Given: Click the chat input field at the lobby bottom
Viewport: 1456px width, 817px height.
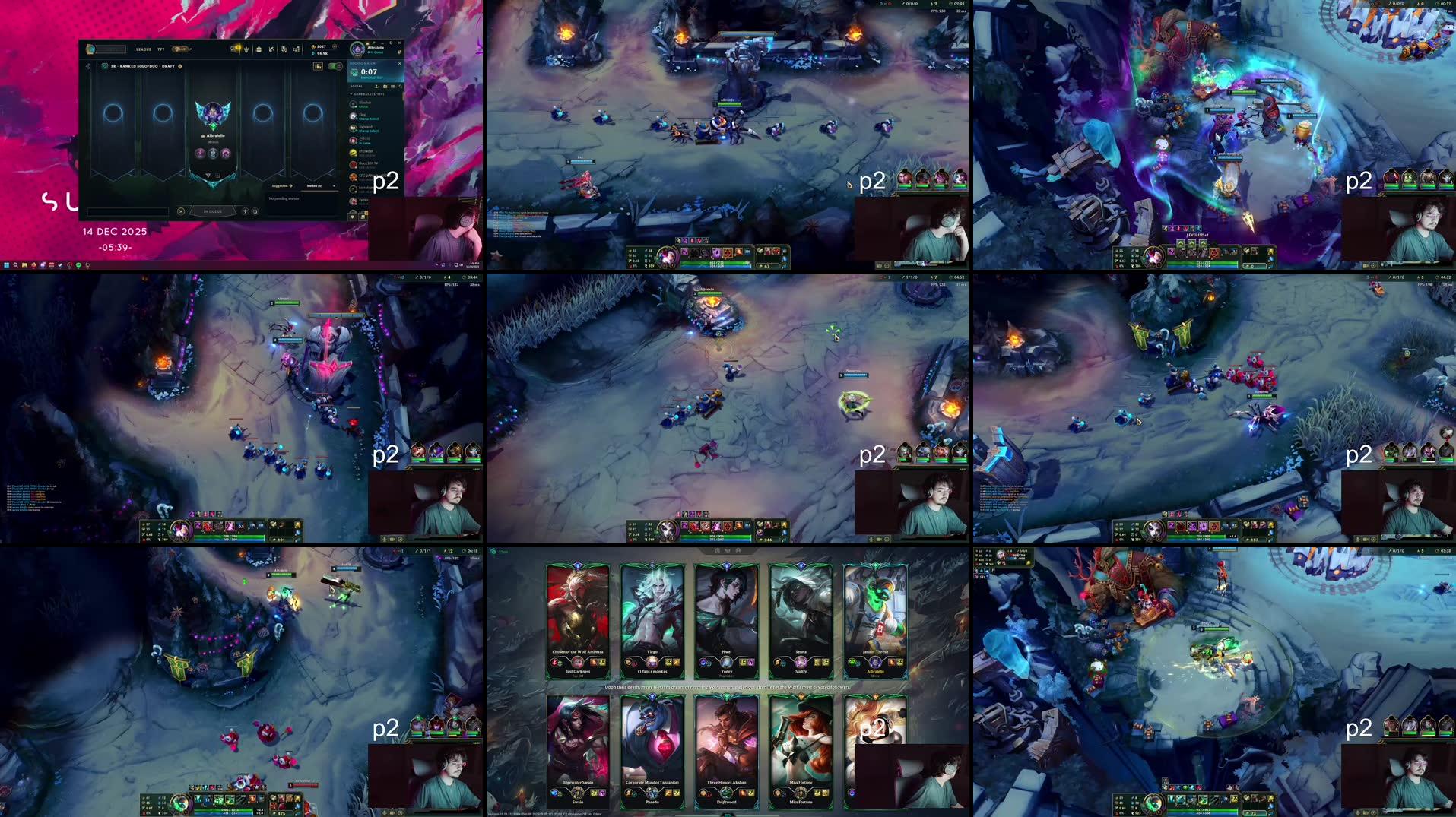Looking at the screenshot, I should click(x=128, y=211).
